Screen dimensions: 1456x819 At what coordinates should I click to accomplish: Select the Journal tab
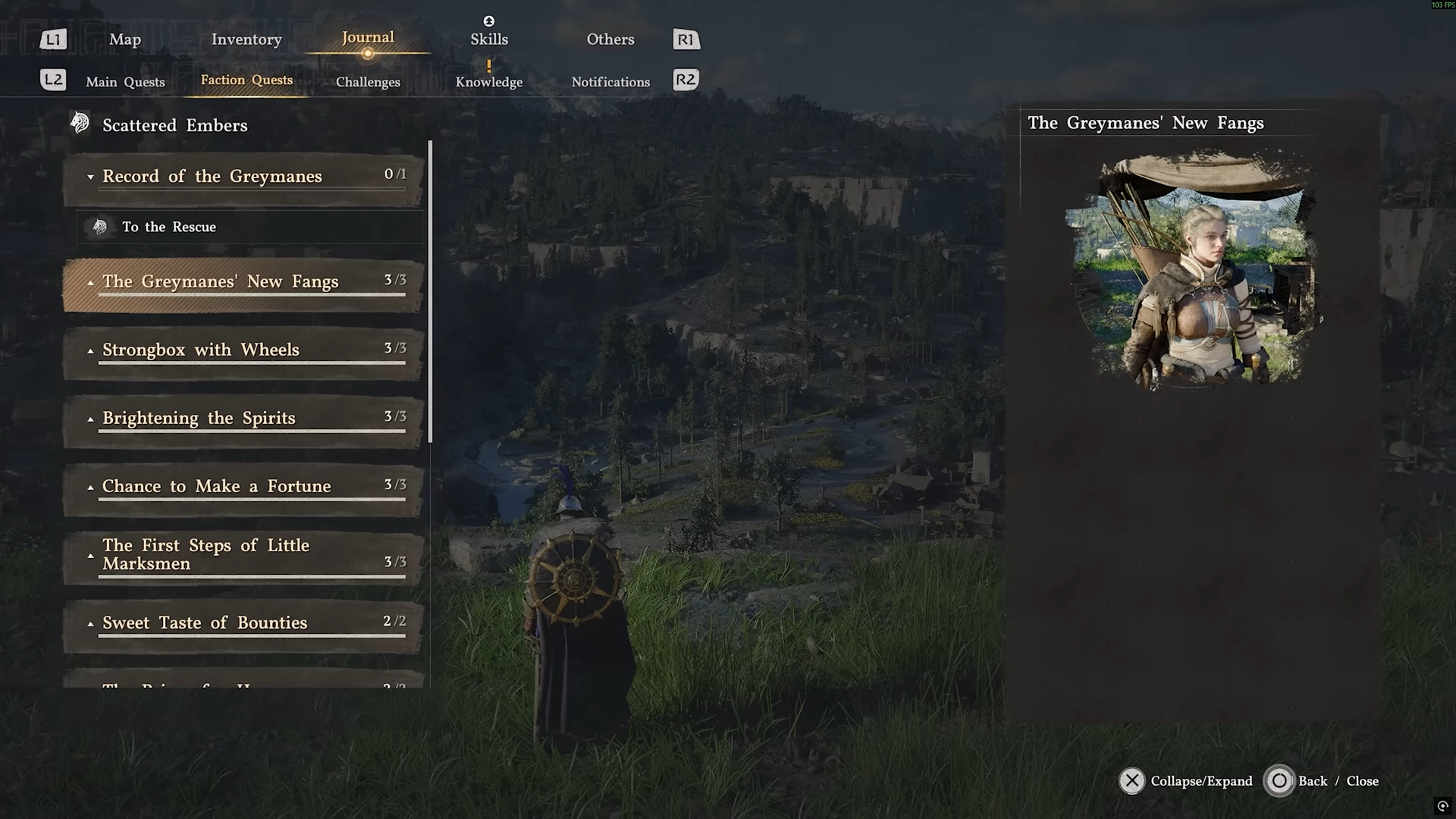coord(368,38)
